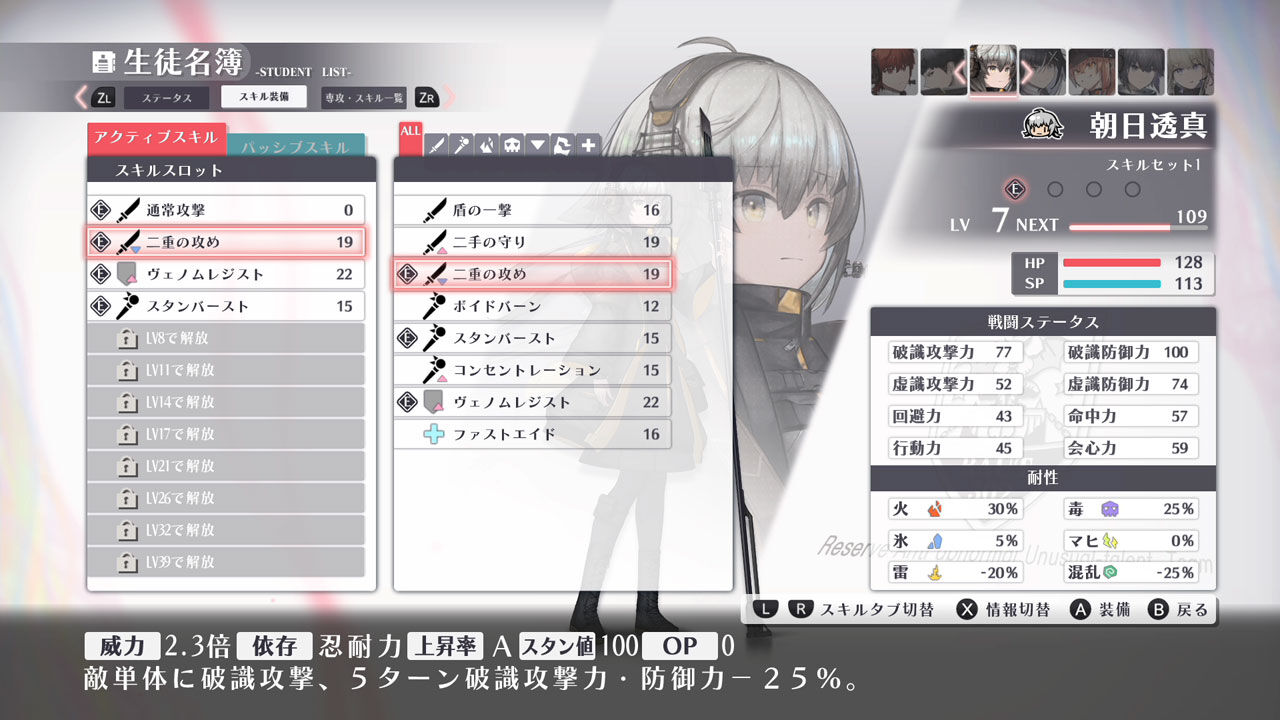Image resolution: width=1280 pixels, height=720 pixels.
Task: Click the down-arrow debuff skill filter icon
Action: click(x=535, y=145)
